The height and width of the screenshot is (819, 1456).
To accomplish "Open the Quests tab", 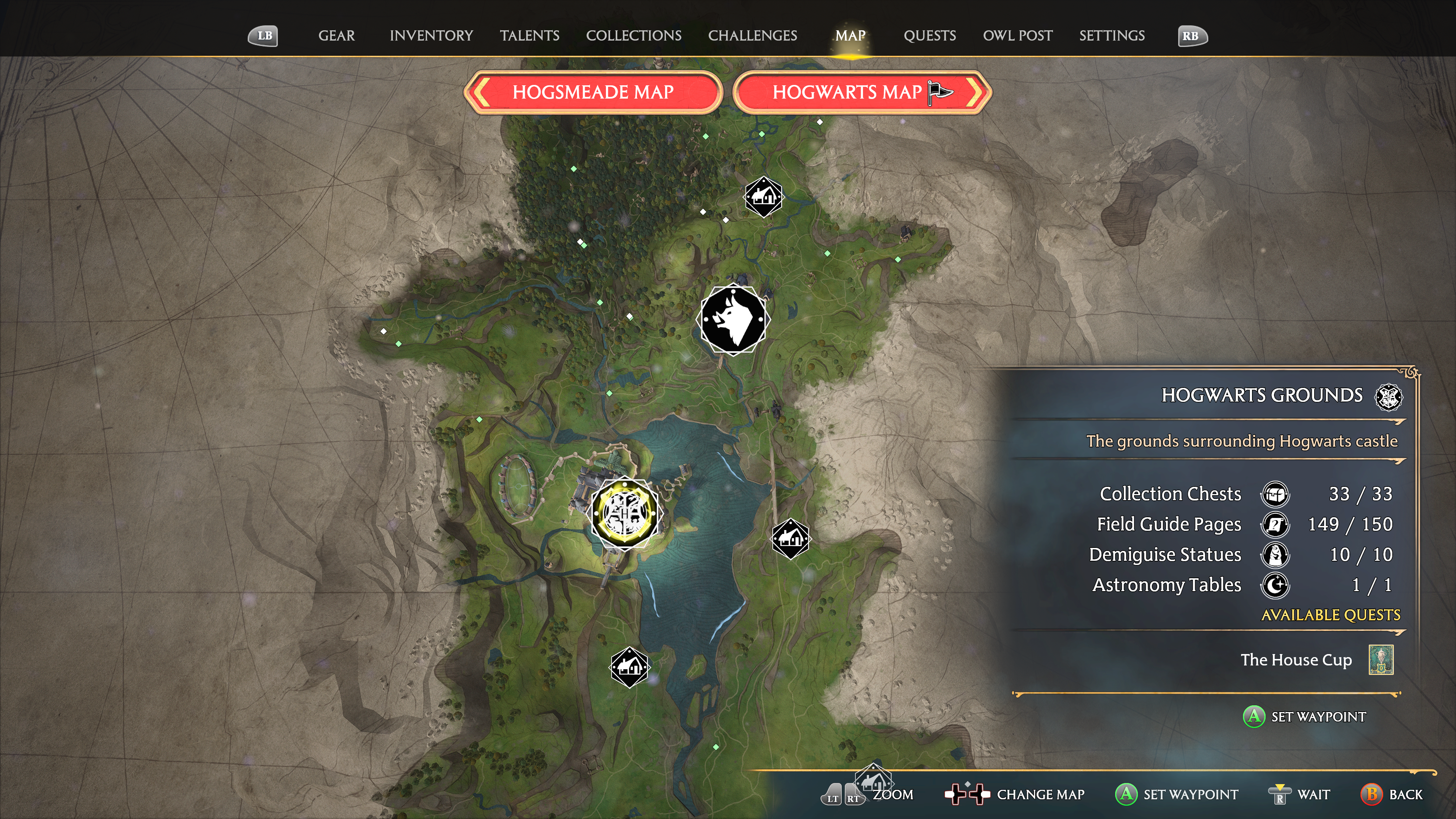I will click(929, 36).
